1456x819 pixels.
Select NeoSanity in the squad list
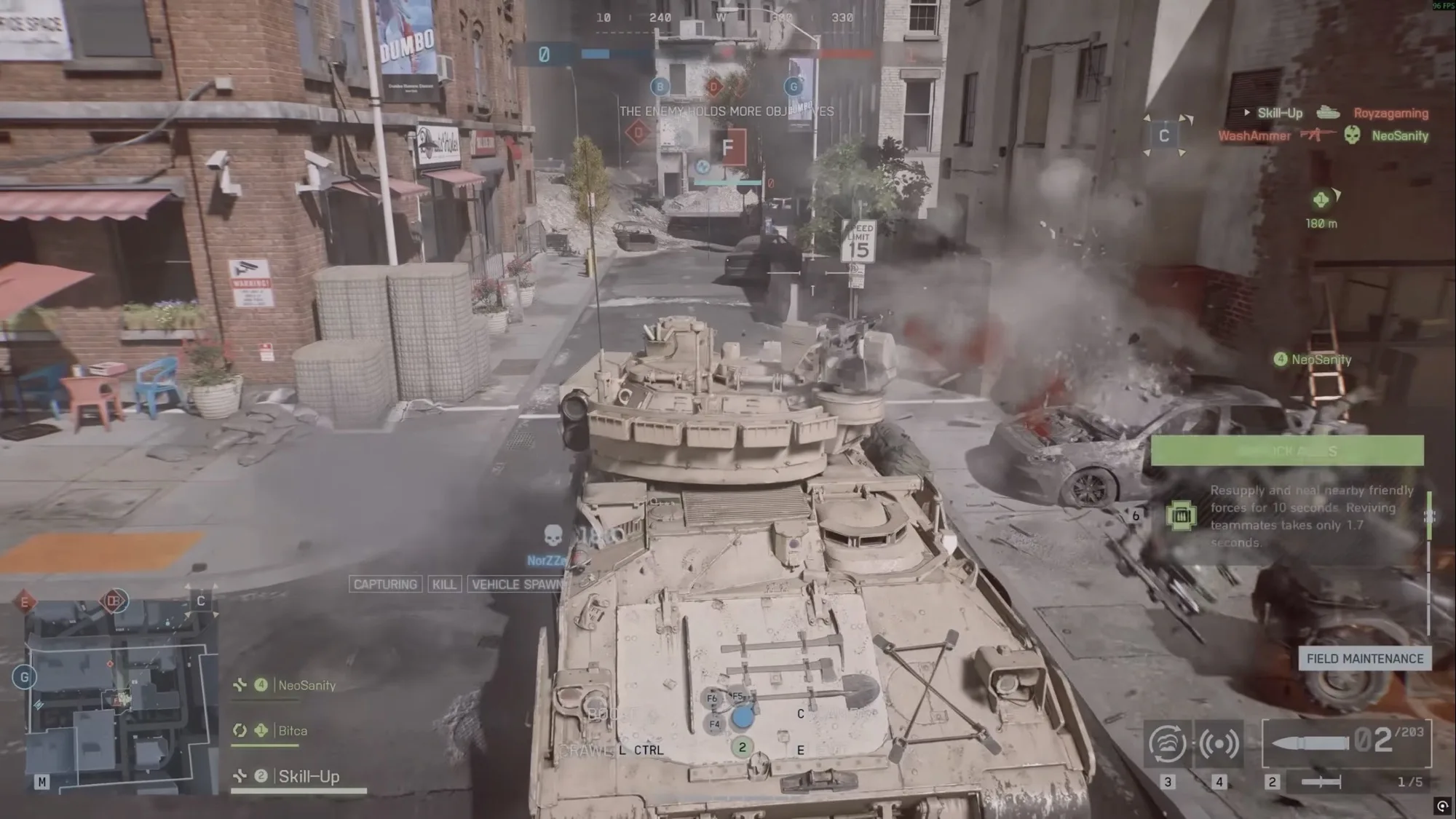pyautogui.click(x=306, y=685)
